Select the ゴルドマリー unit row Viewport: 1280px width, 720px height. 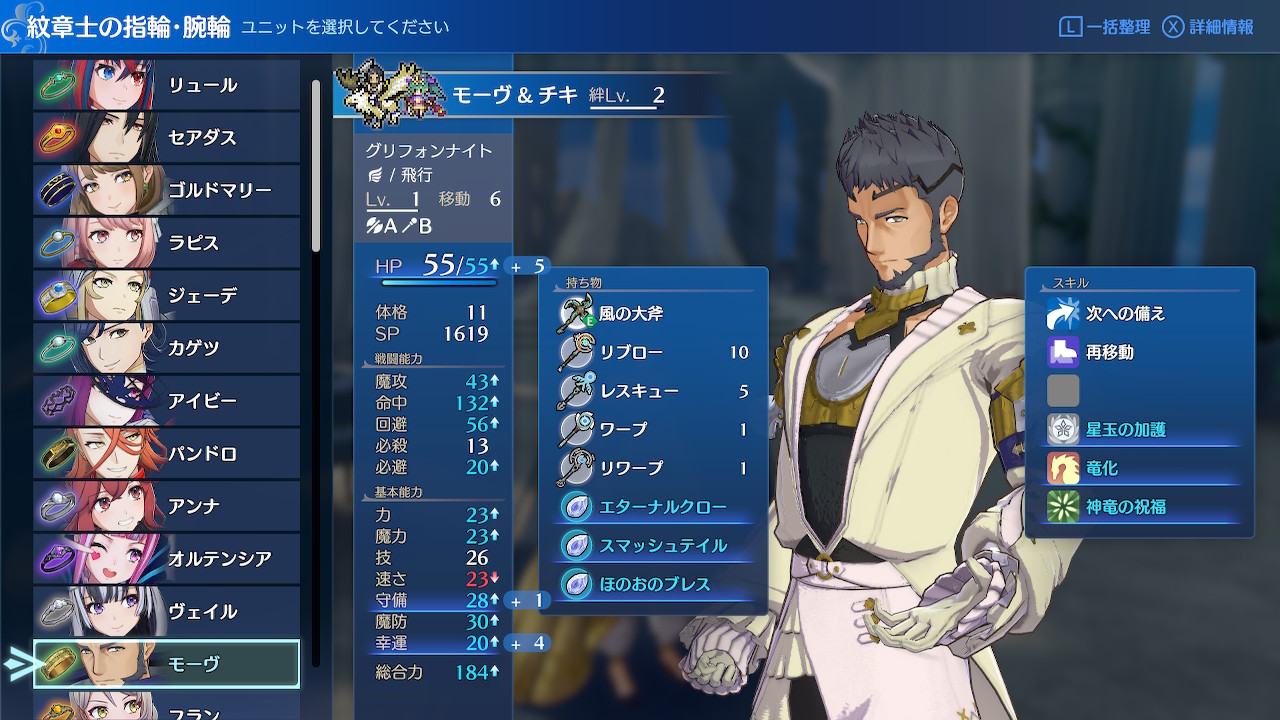(166, 190)
